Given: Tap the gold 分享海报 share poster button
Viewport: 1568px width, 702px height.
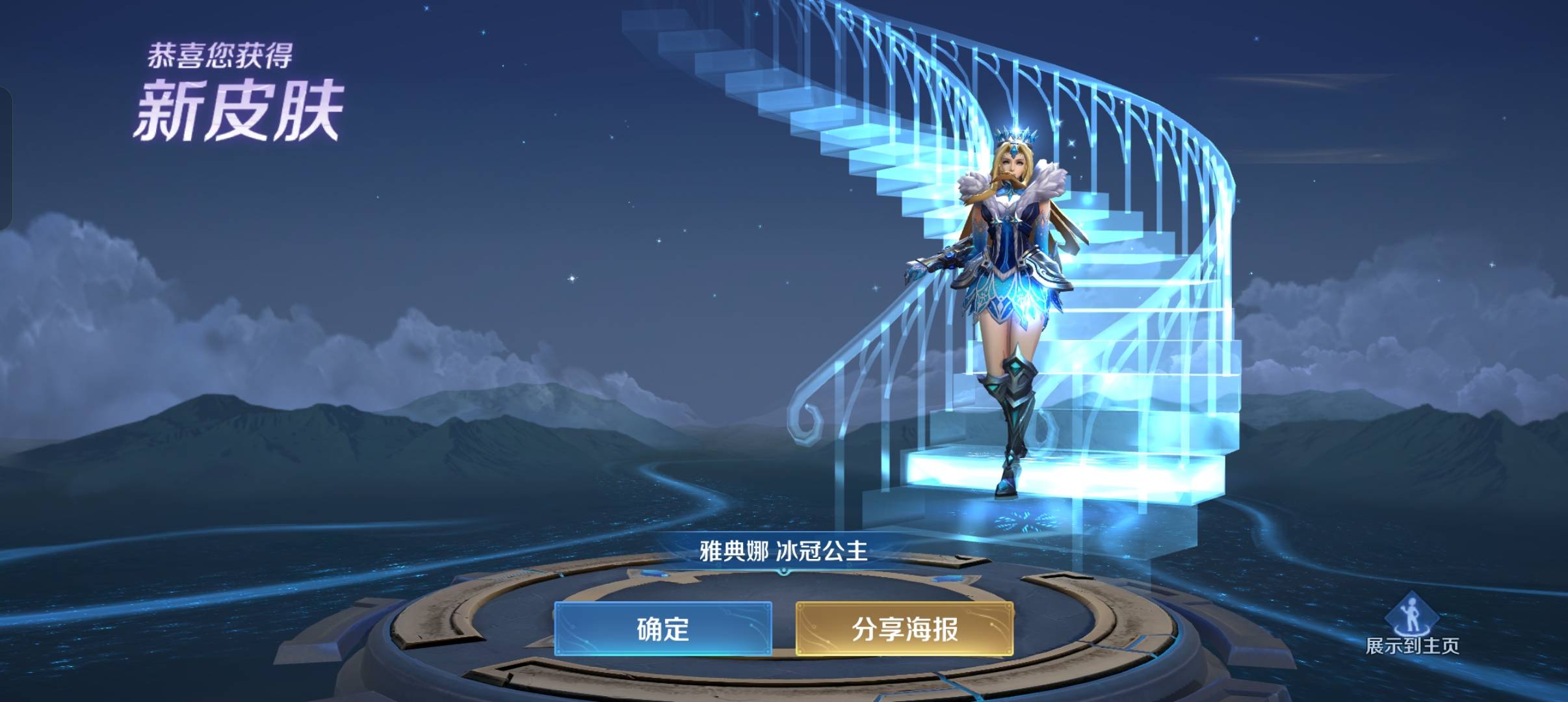Looking at the screenshot, I should (x=904, y=629).
